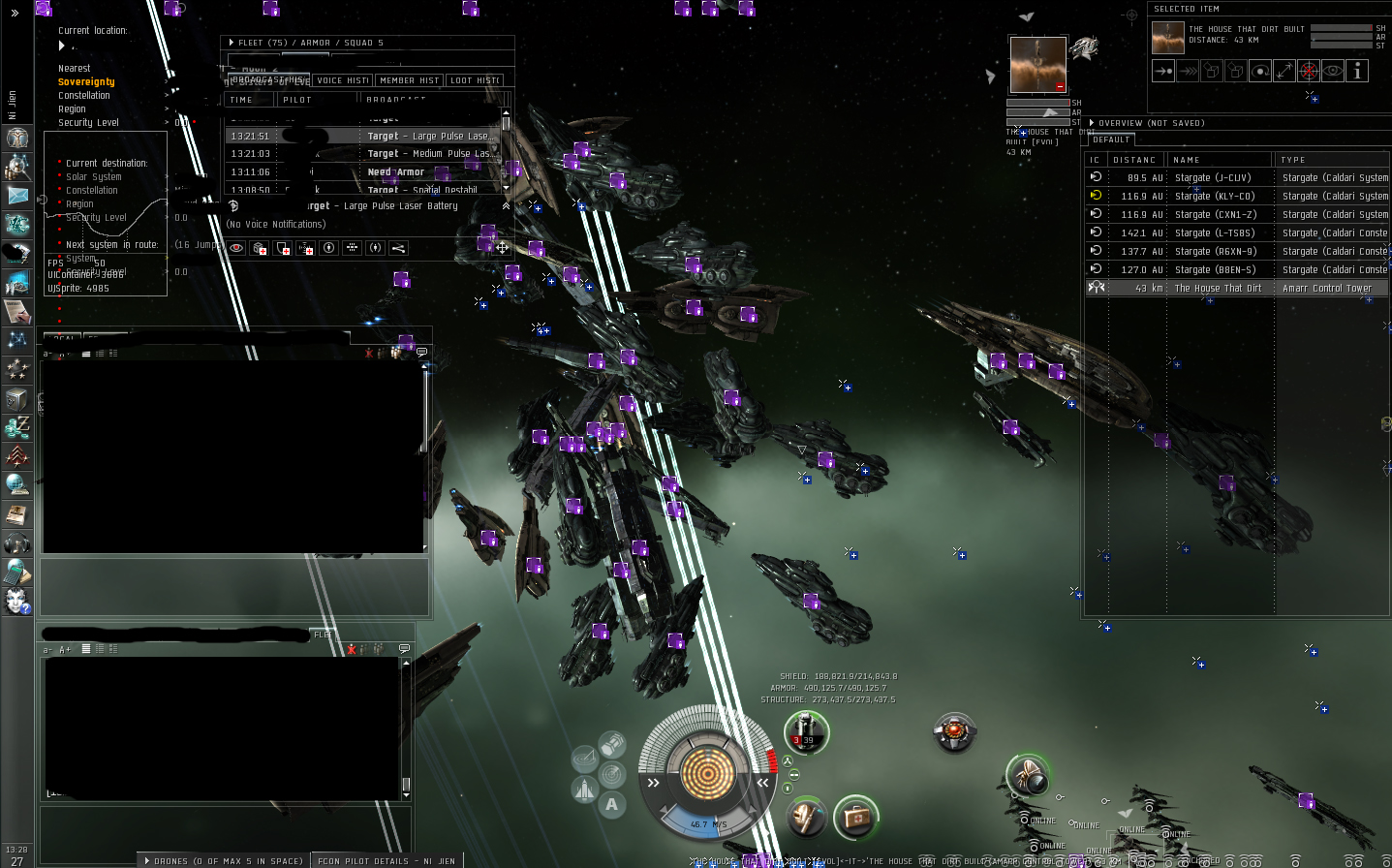Switch to the Default overview tab

1111,140
